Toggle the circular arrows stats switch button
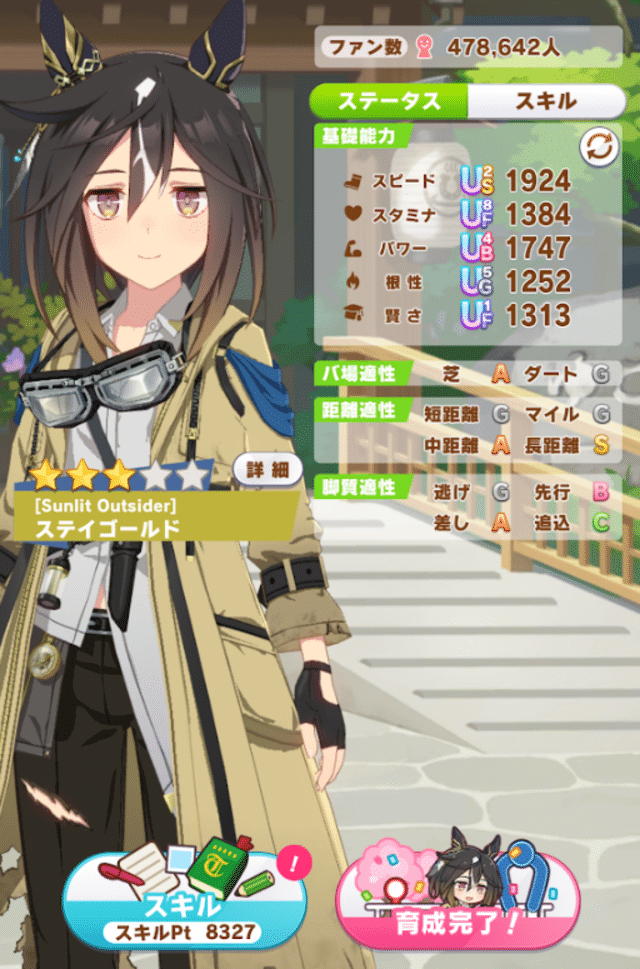The image size is (640, 969). [x=600, y=148]
